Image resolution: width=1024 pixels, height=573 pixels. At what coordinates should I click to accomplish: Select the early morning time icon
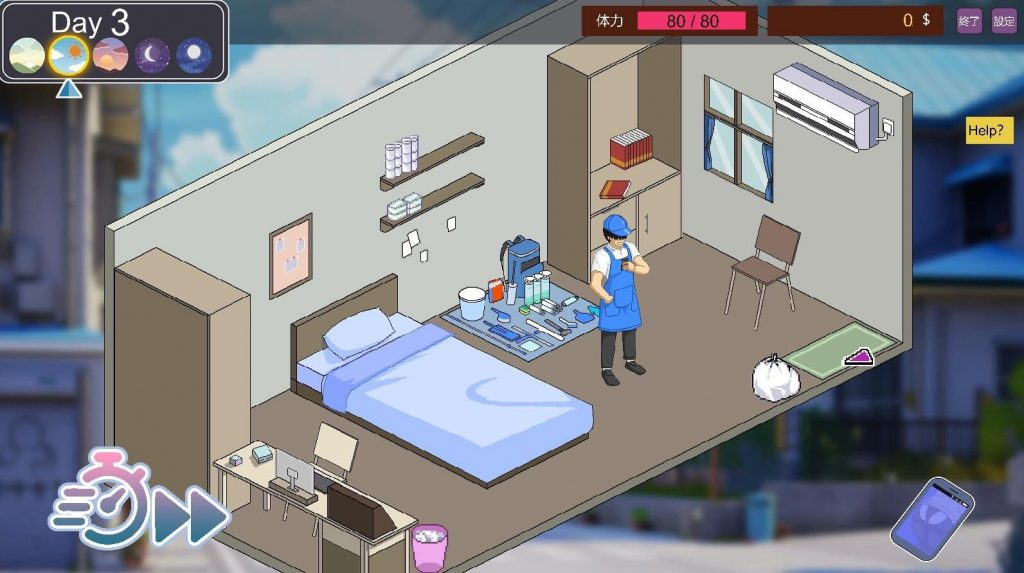[26, 55]
